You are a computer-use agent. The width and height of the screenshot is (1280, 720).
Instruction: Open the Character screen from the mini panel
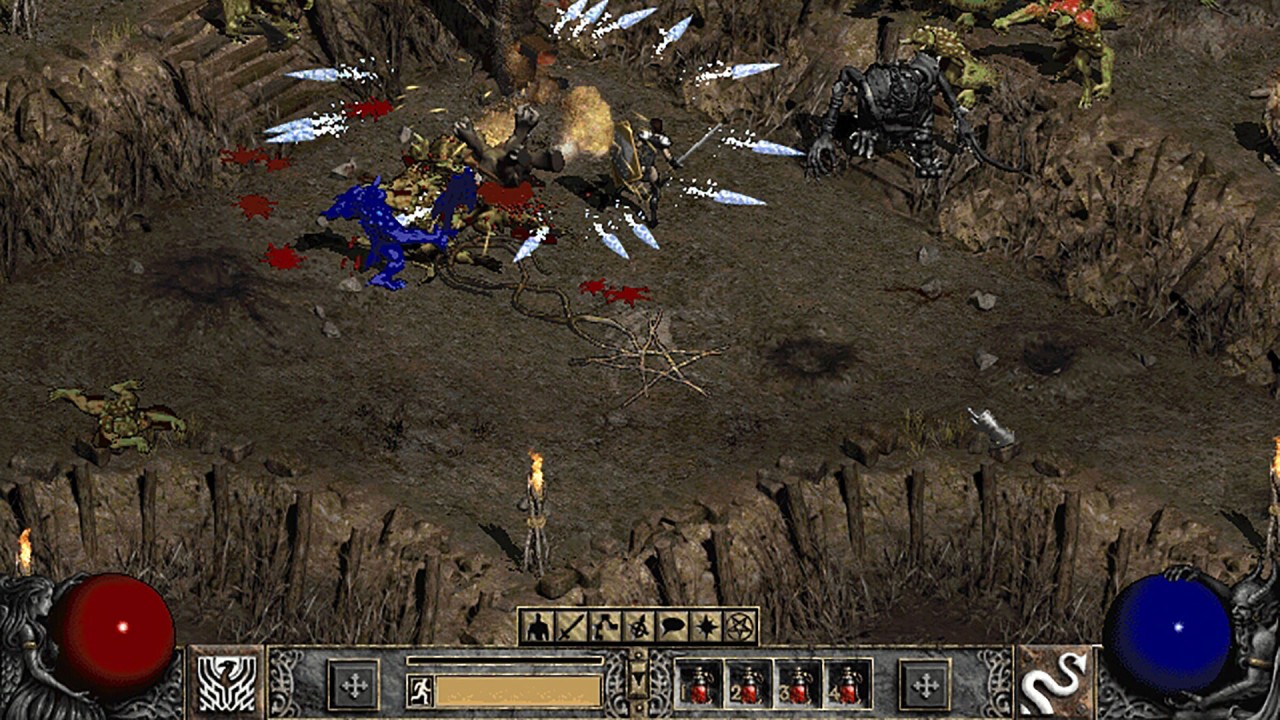point(539,625)
